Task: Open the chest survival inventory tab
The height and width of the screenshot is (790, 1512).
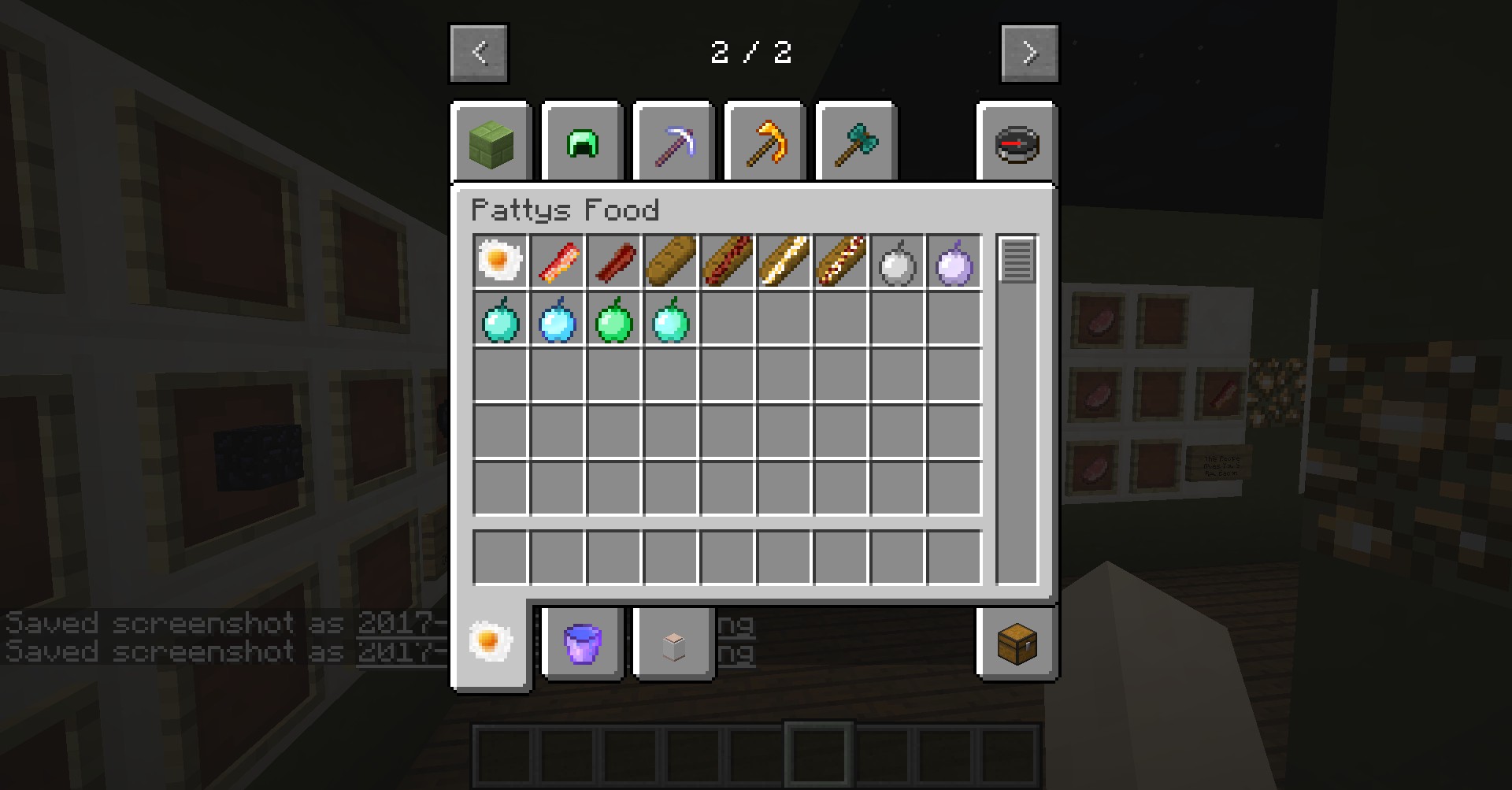Action: pyautogui.click(x=1017, y=643)
